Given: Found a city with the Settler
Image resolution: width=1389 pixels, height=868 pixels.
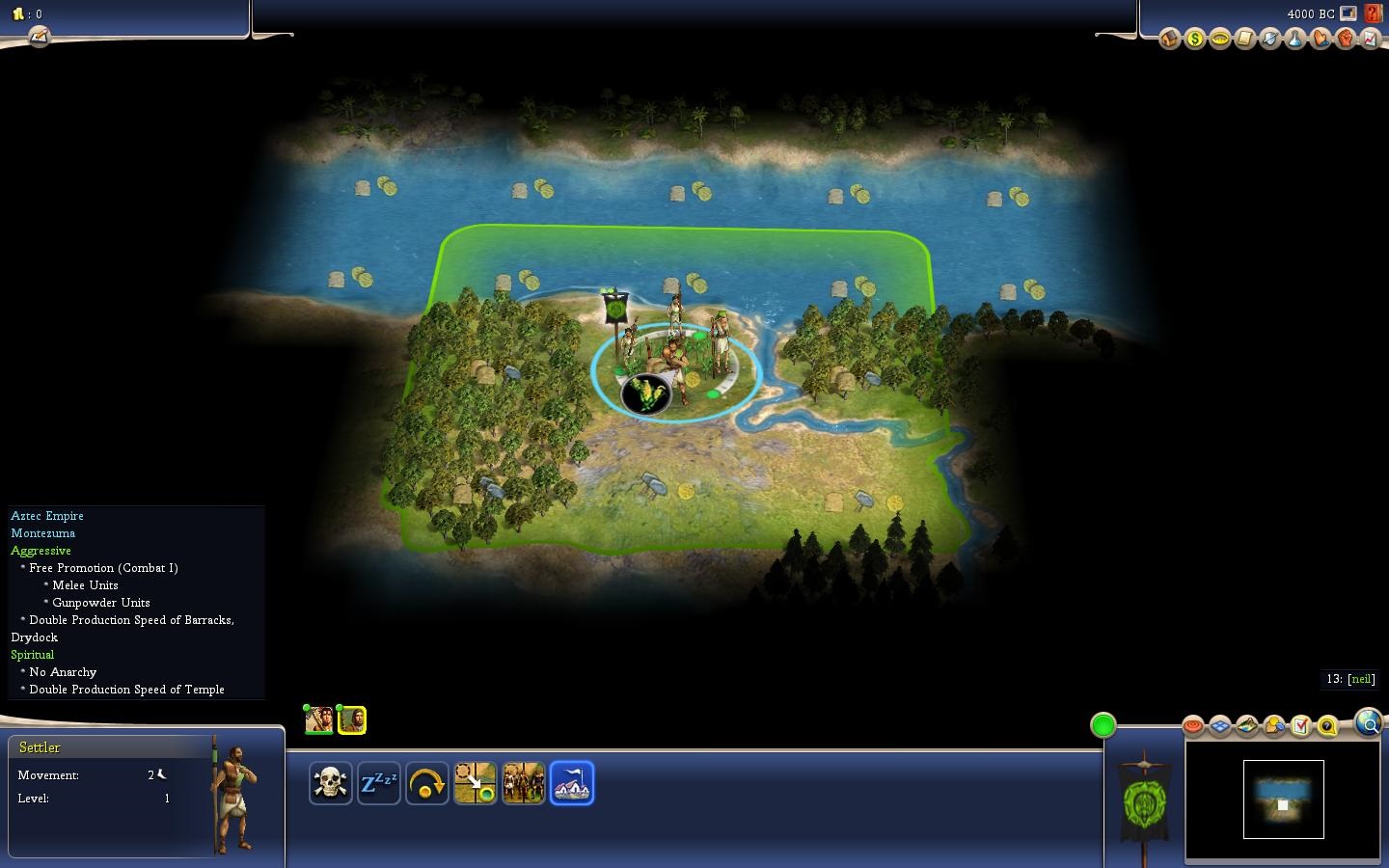Looking at the screenshot, I should coord(572,782).
